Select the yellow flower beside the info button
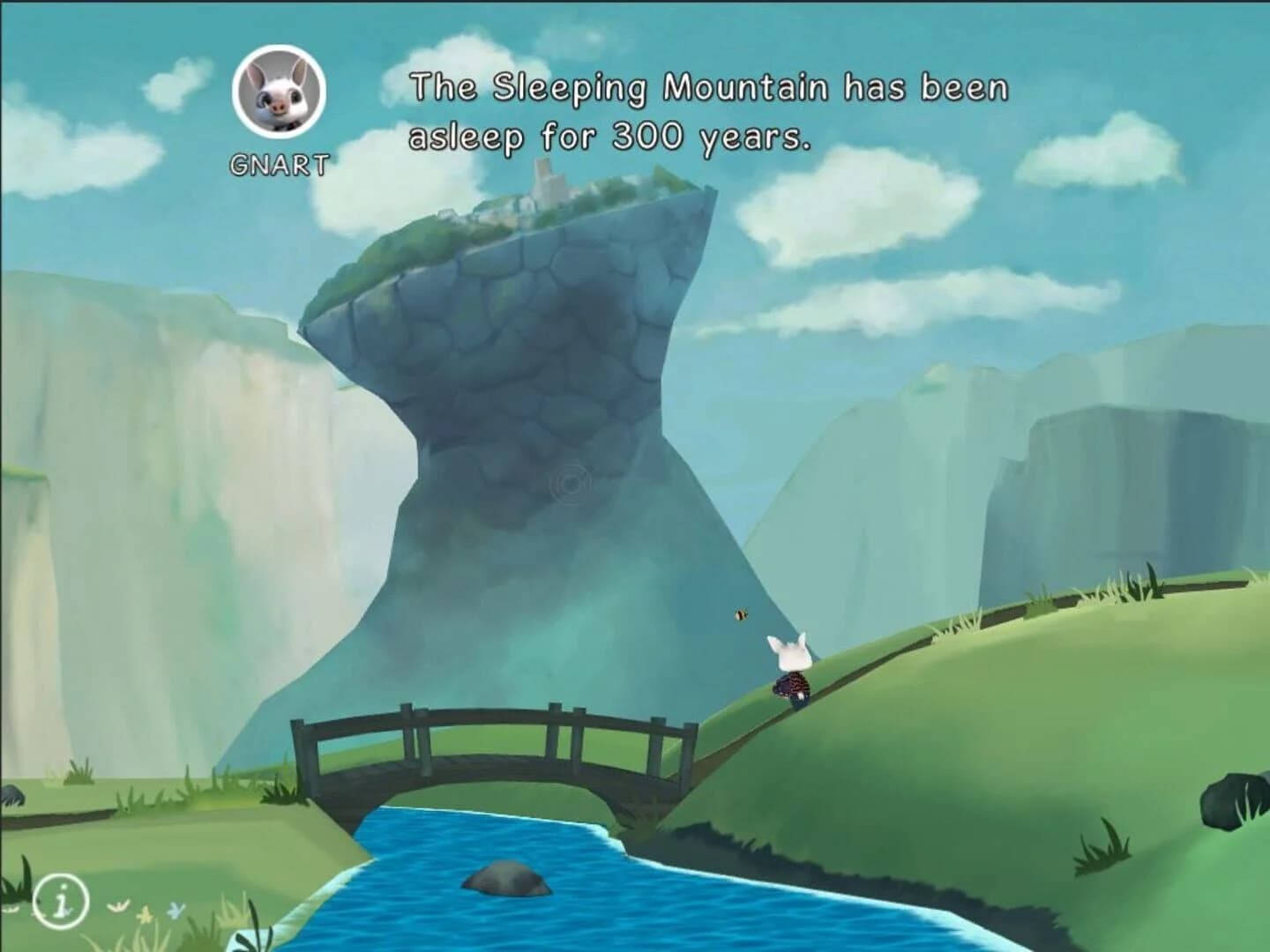 146,914
